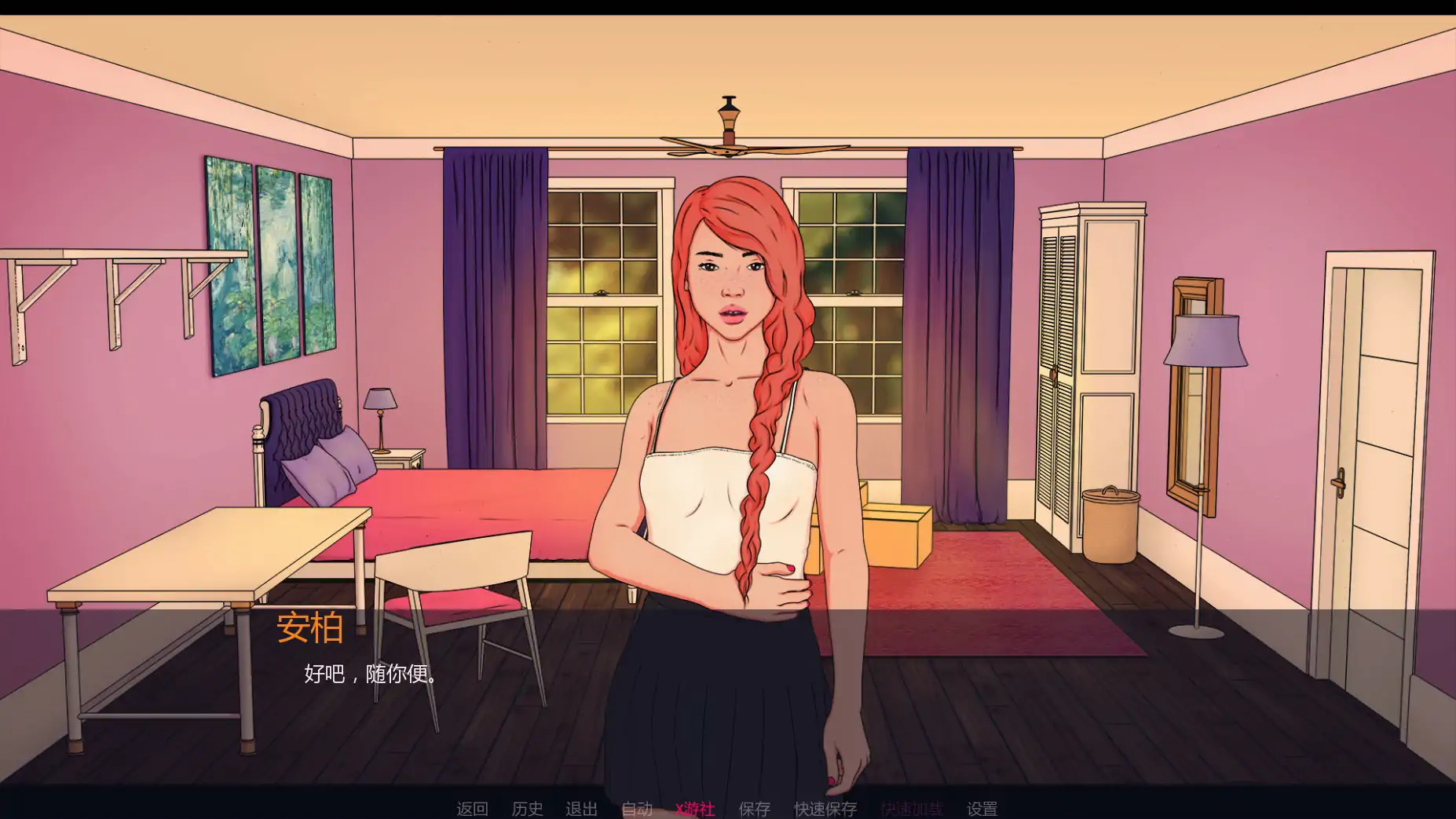Click 快速保存 to quick save
Screen dimensions: 1456x819
(x=825, y=808)
